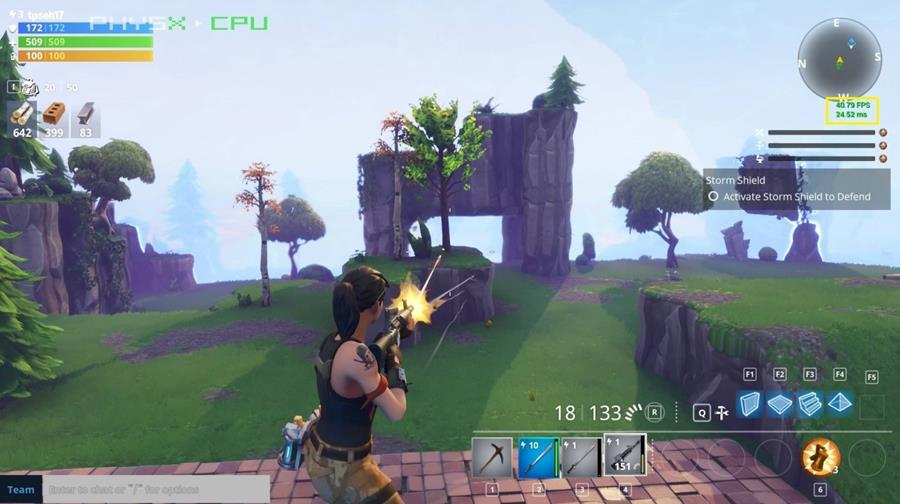Choose the stairs building piece
900x504 pixels.
tap(810, 404)
